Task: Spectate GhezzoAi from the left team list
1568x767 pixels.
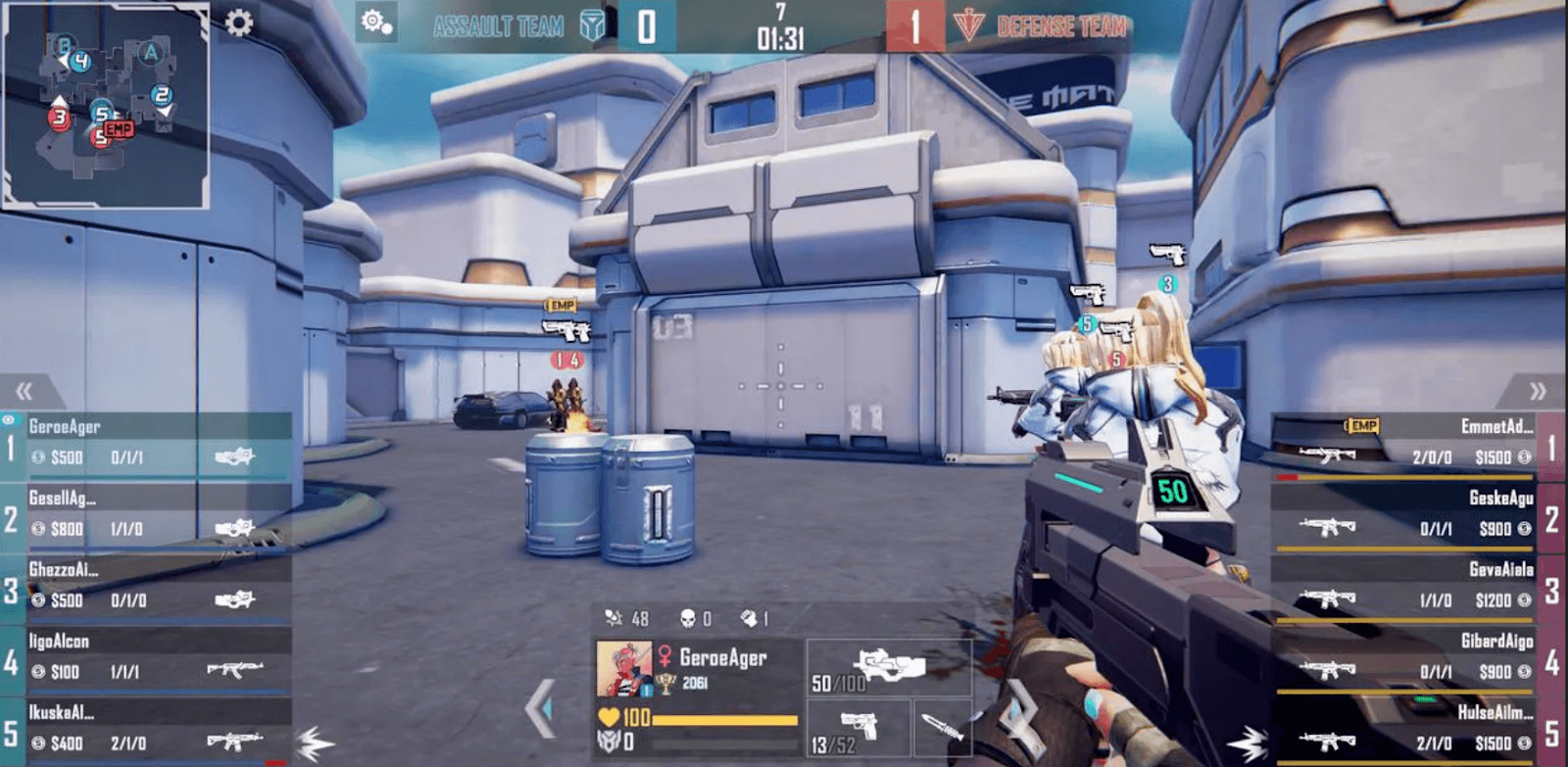Action: coord(147,588)
